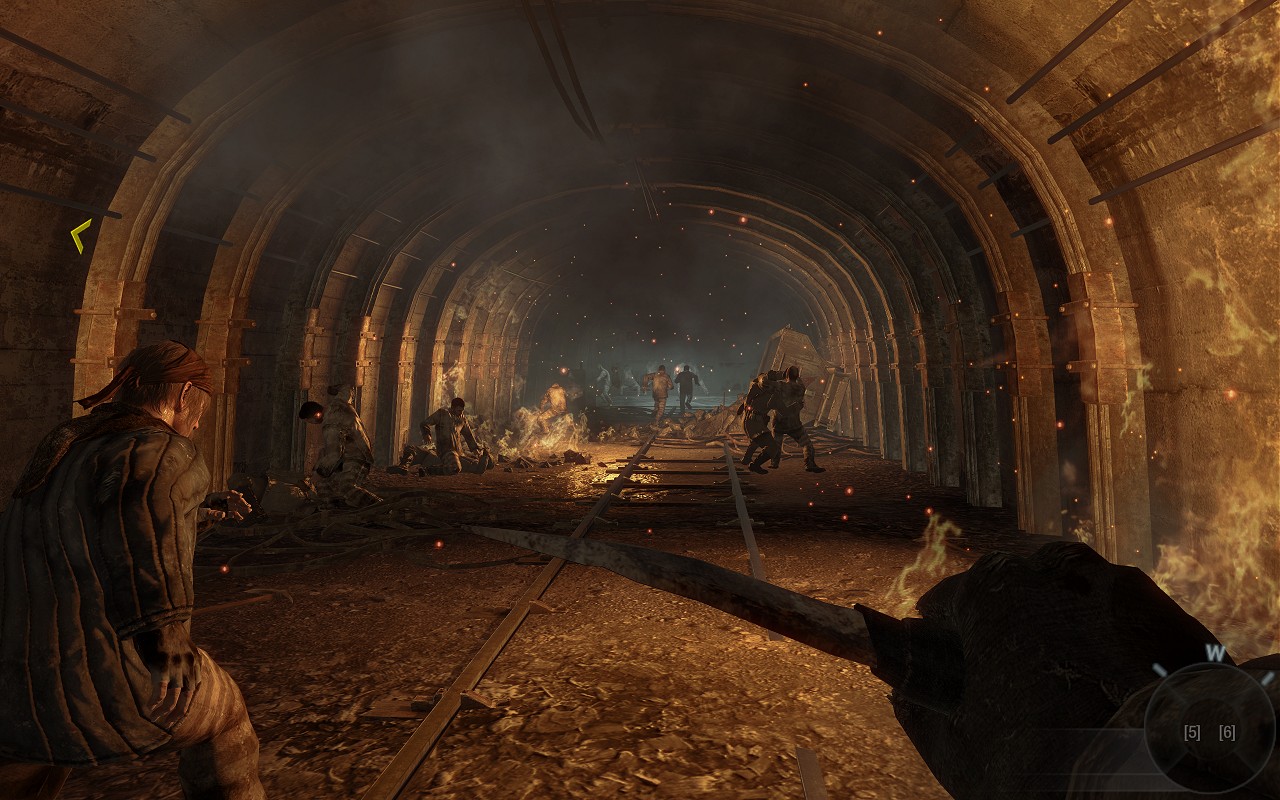The width and height of the screenshot is (1280, 800).
Task: Click the W heading marker on compass
Action: pos(1214,654)
